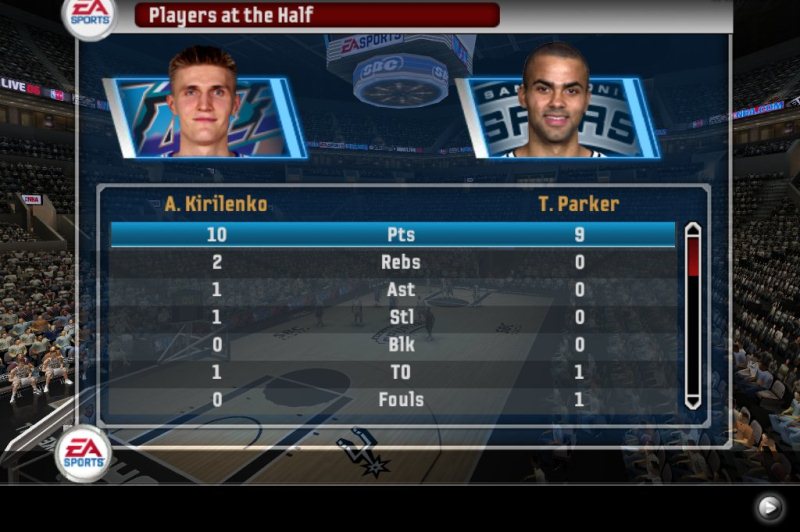The width and height of the screenshot is (800, 532).
Task: Click the scroll up arrow of stats list
Action: click(692, 232)
